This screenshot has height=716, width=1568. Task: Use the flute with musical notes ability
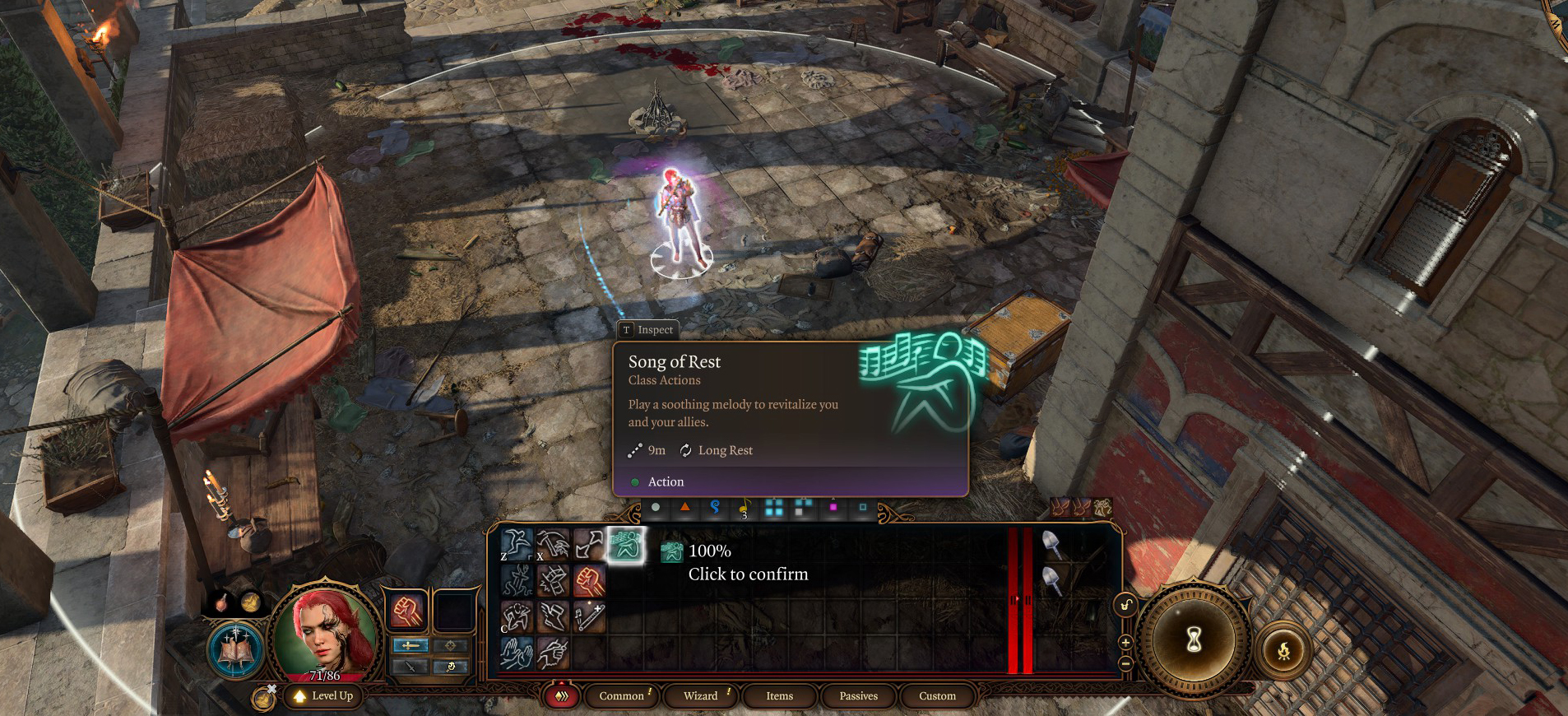pos(589,616)
